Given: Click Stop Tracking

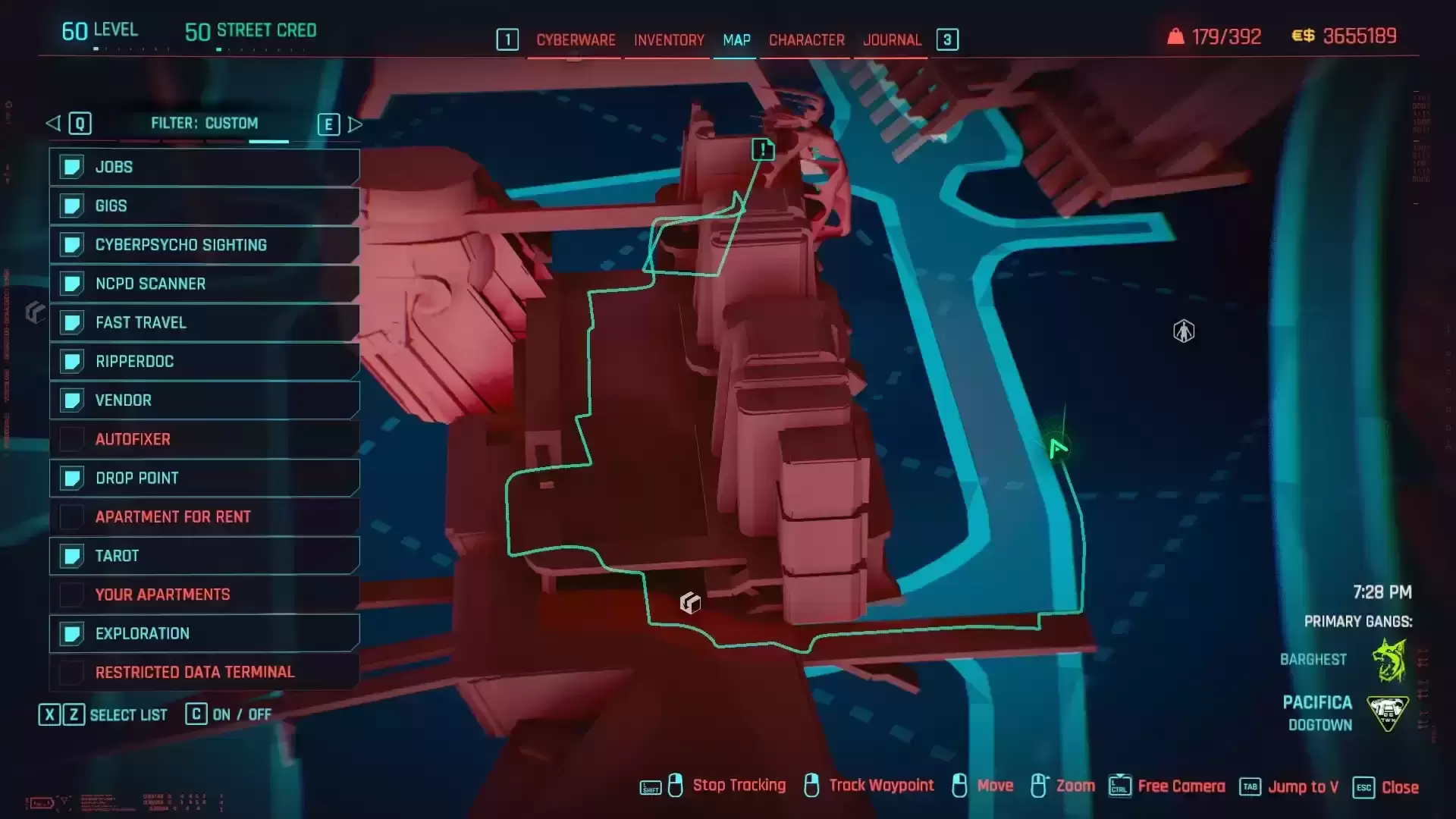Looking at the screenshot, I should pyautogui.click(x=739, y=786).
